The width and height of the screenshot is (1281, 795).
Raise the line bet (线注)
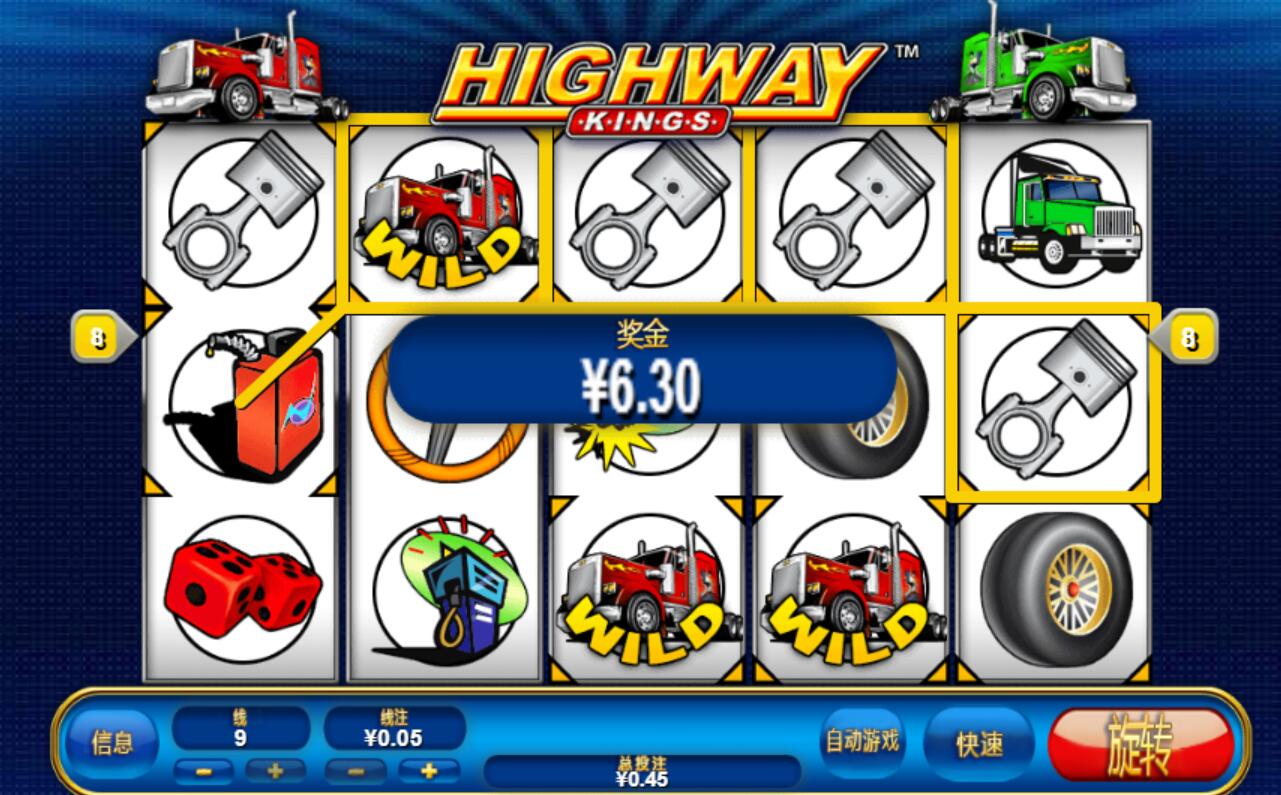[429, 771]
